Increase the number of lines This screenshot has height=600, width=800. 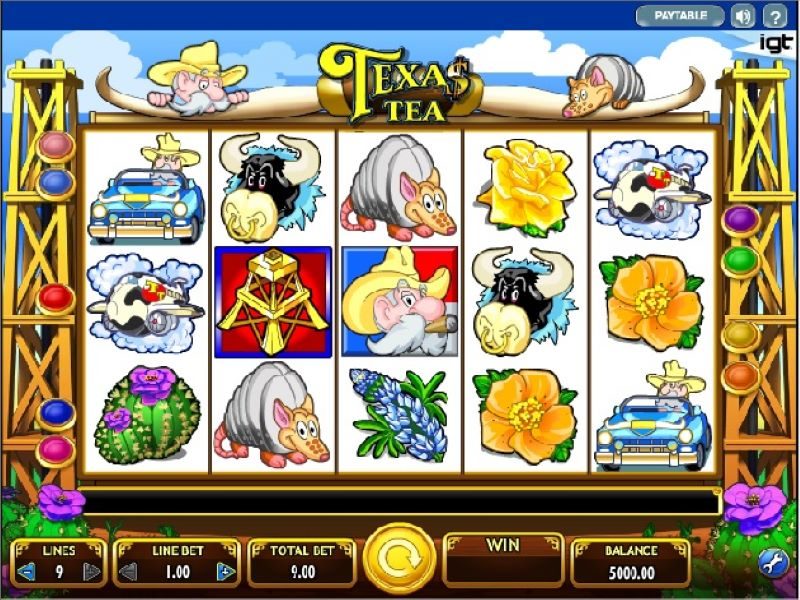click(x=92, y=572)
